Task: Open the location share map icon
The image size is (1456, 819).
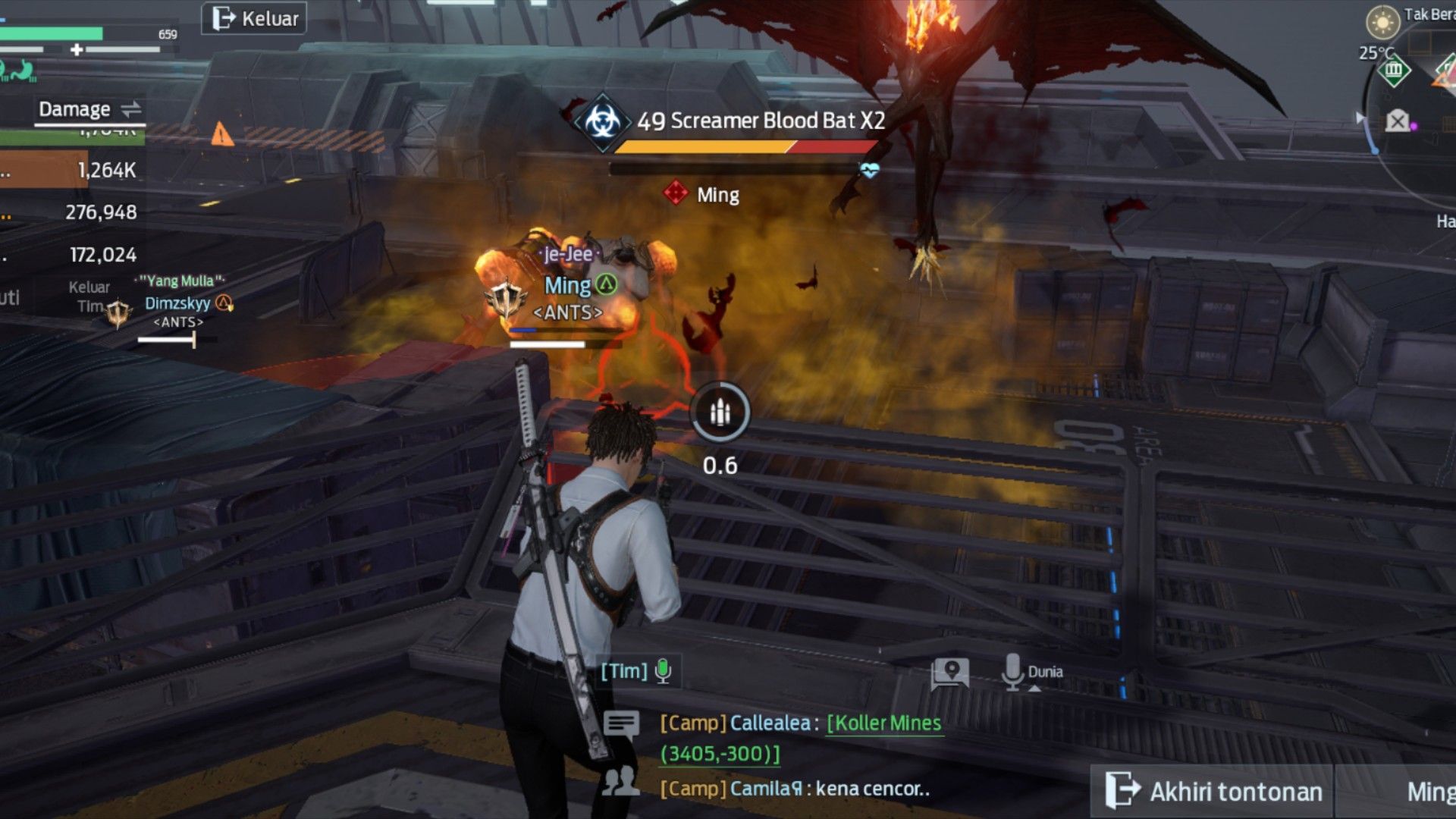Action: (950, 673)
